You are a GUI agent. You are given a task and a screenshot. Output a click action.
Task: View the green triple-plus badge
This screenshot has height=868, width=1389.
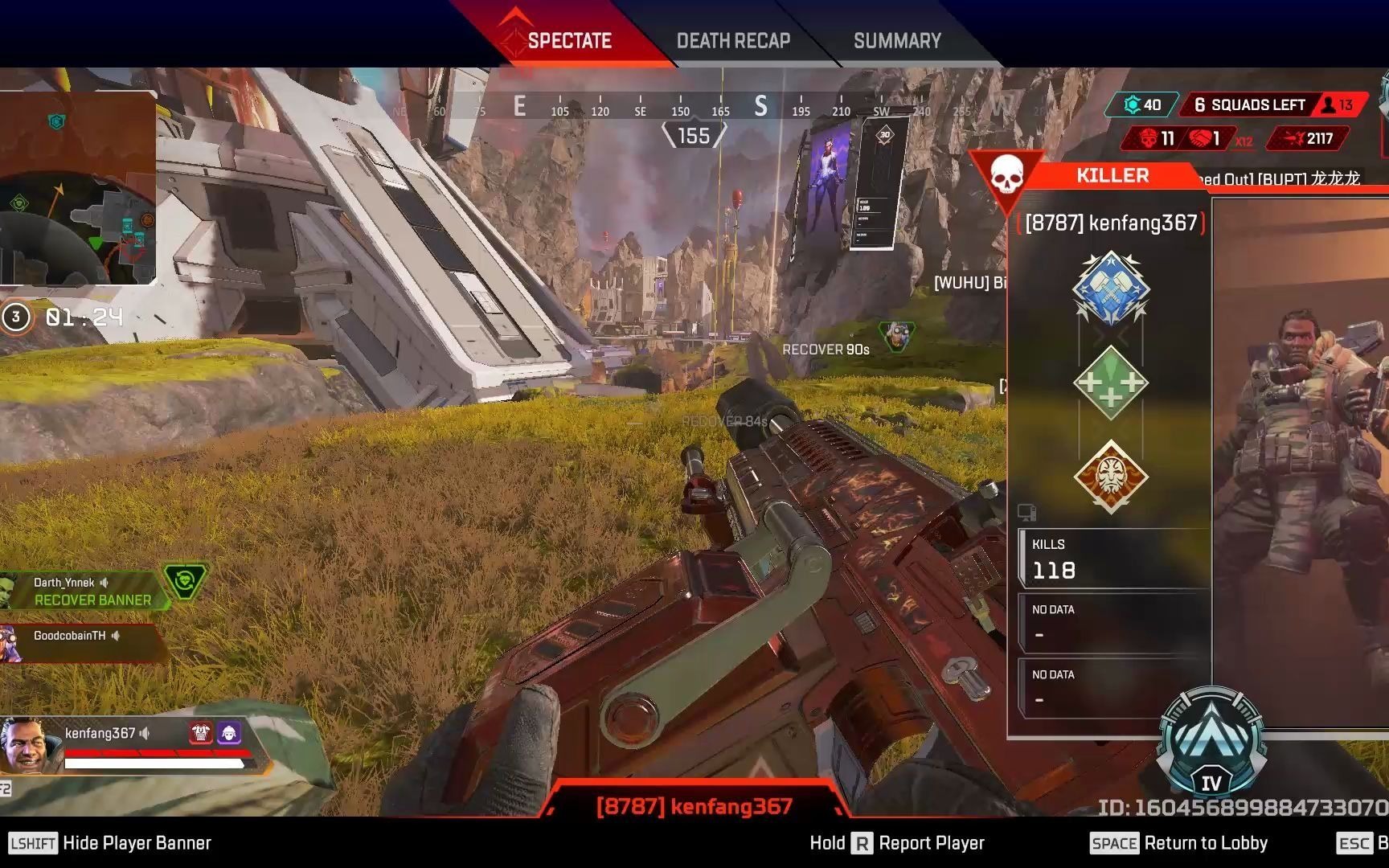(1111, 383)
